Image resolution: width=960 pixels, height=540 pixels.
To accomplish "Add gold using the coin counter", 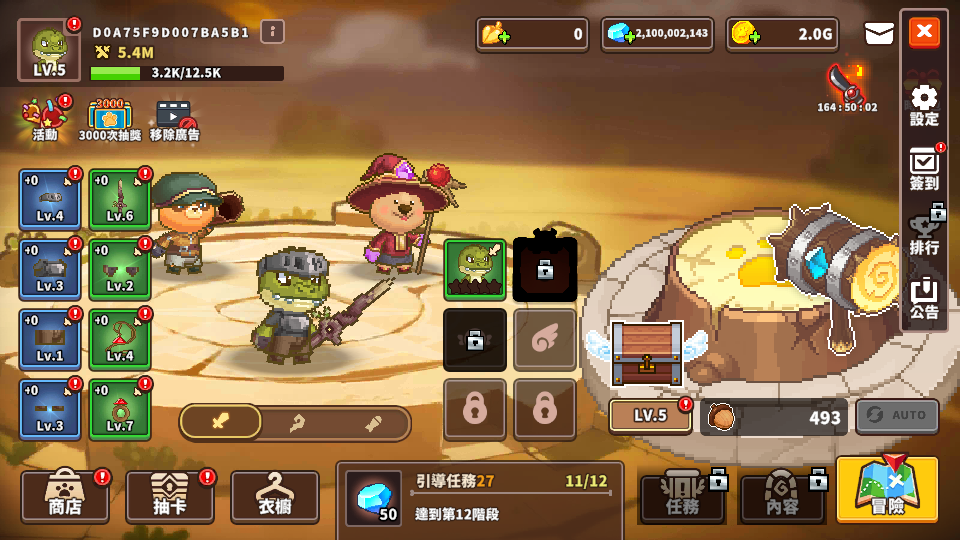I will 743,34.
